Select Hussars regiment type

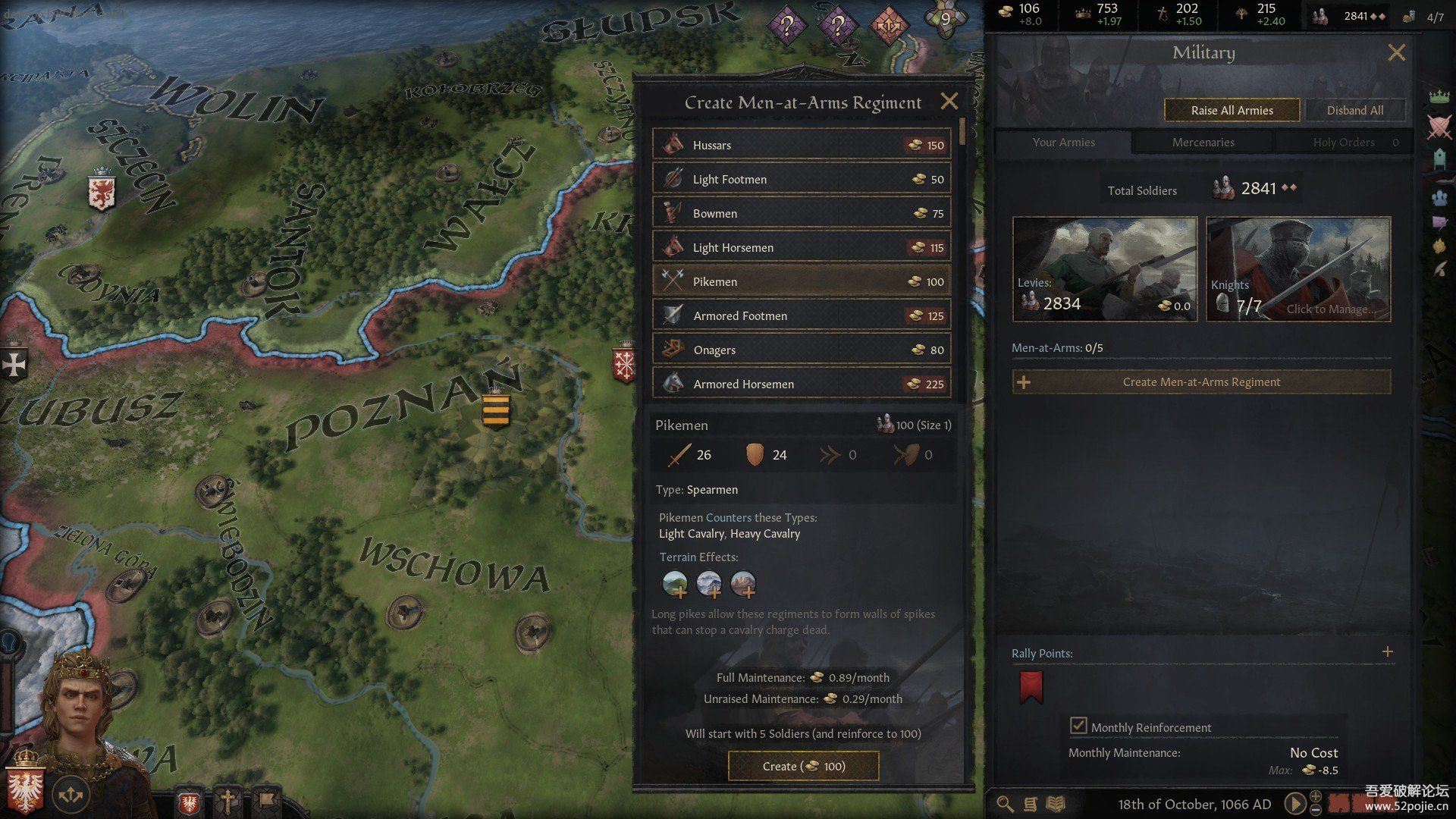coord(802,145)
